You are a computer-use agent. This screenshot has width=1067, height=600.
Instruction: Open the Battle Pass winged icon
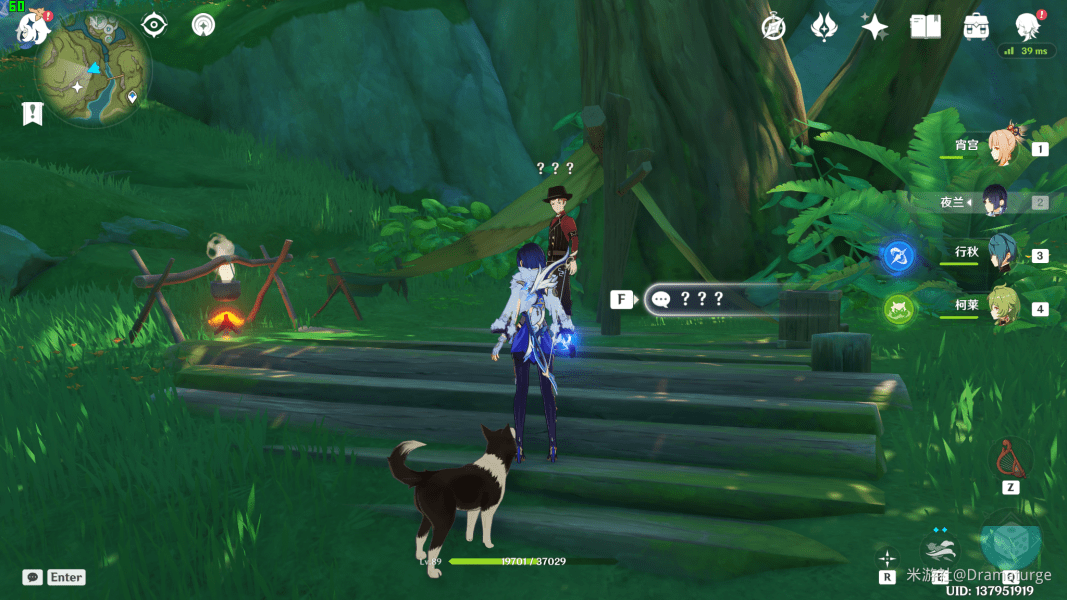click(823, 28)
